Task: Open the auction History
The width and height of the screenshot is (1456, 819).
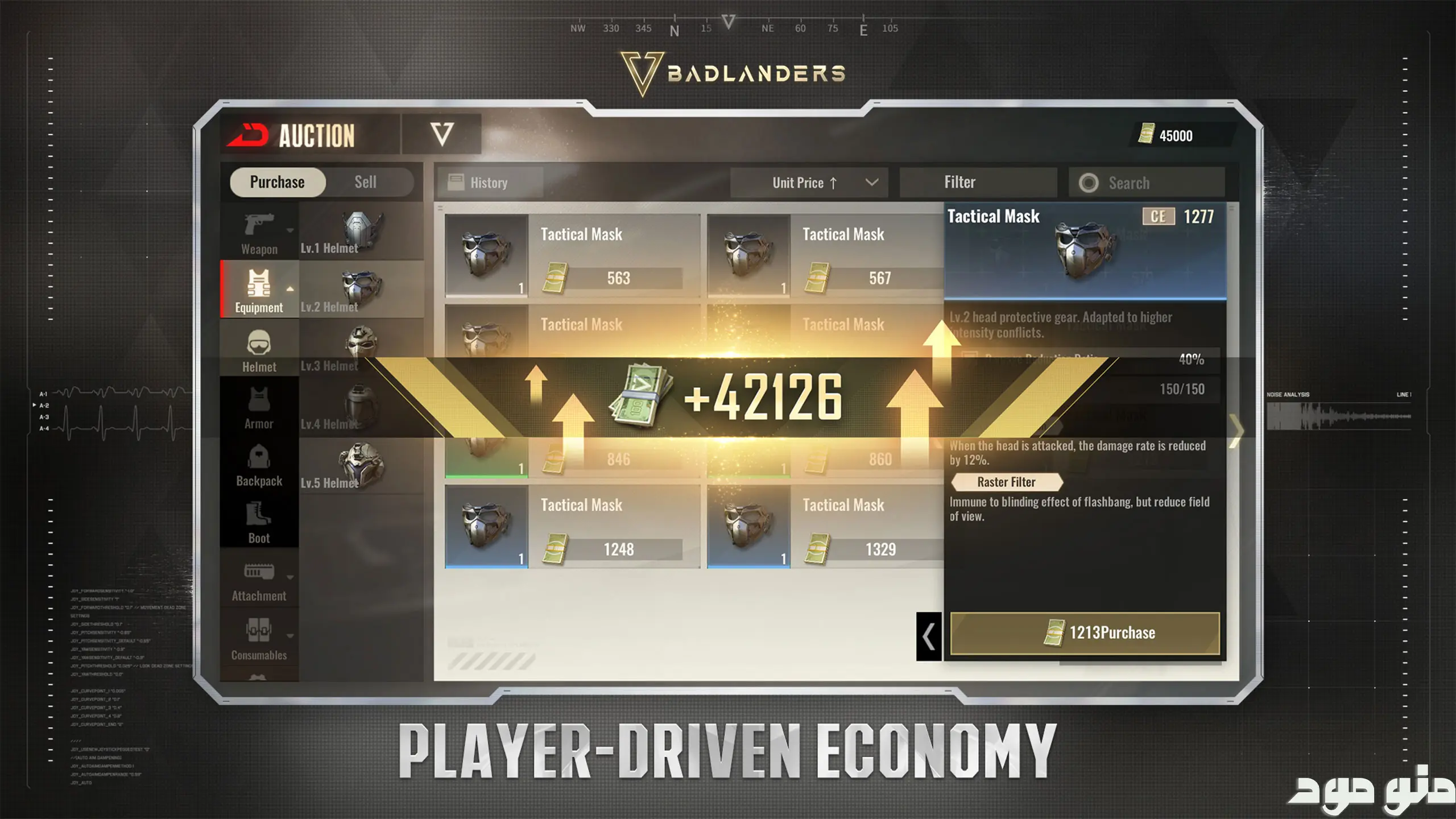Action: pyautogui.click(x=489, y=183)
